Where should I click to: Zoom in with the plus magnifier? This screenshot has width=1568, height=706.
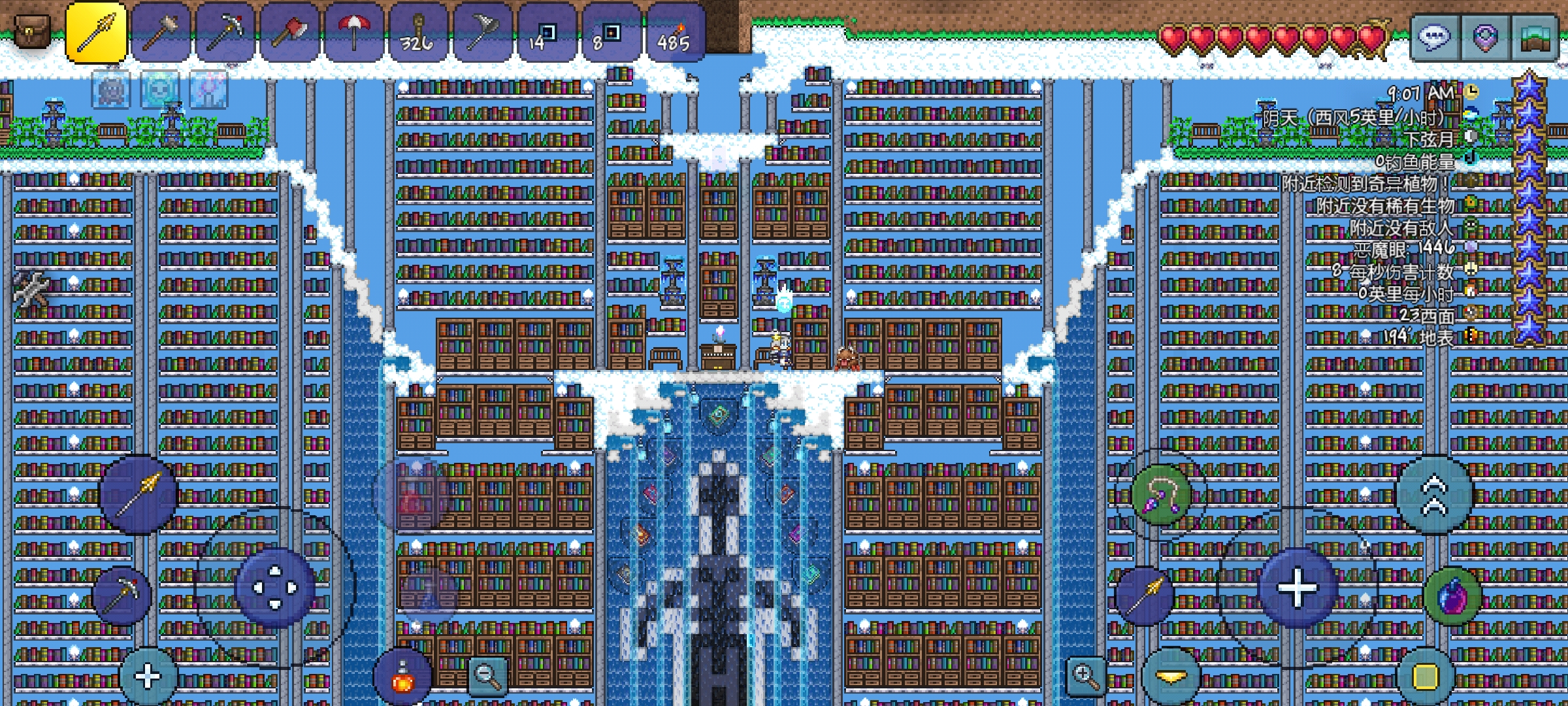coord(1085,676)
